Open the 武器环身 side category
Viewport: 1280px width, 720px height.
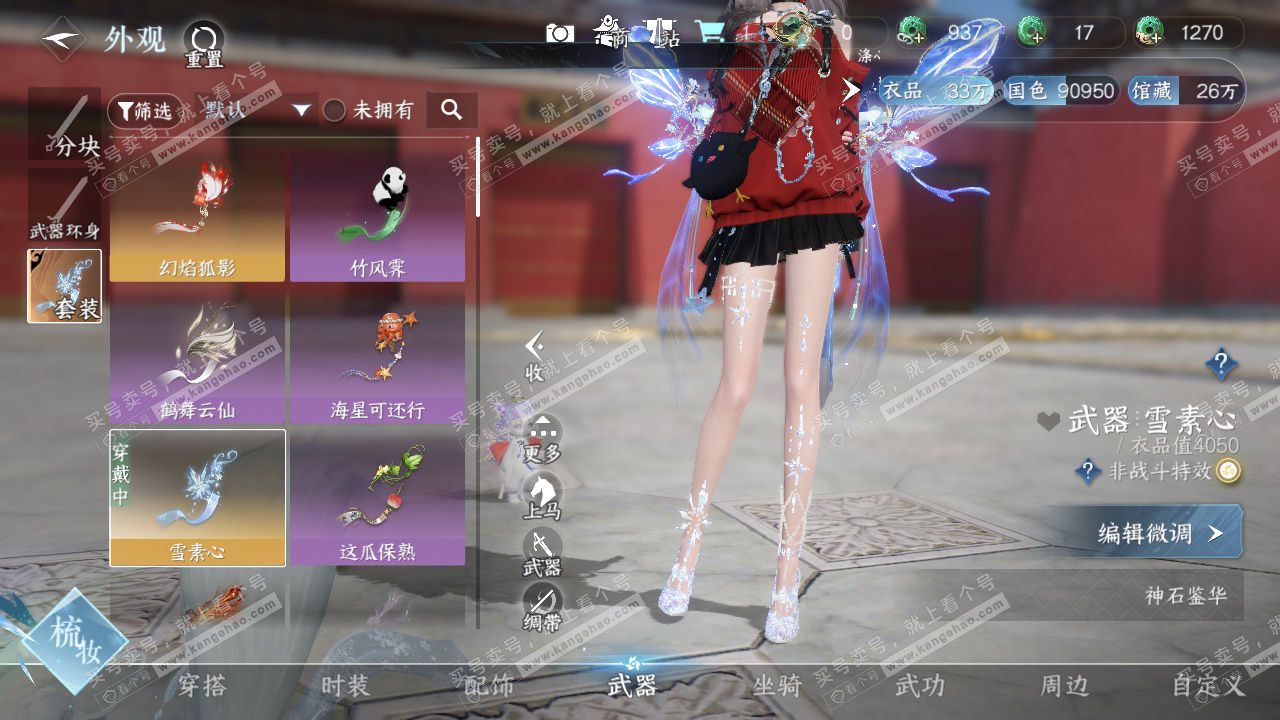65,207
